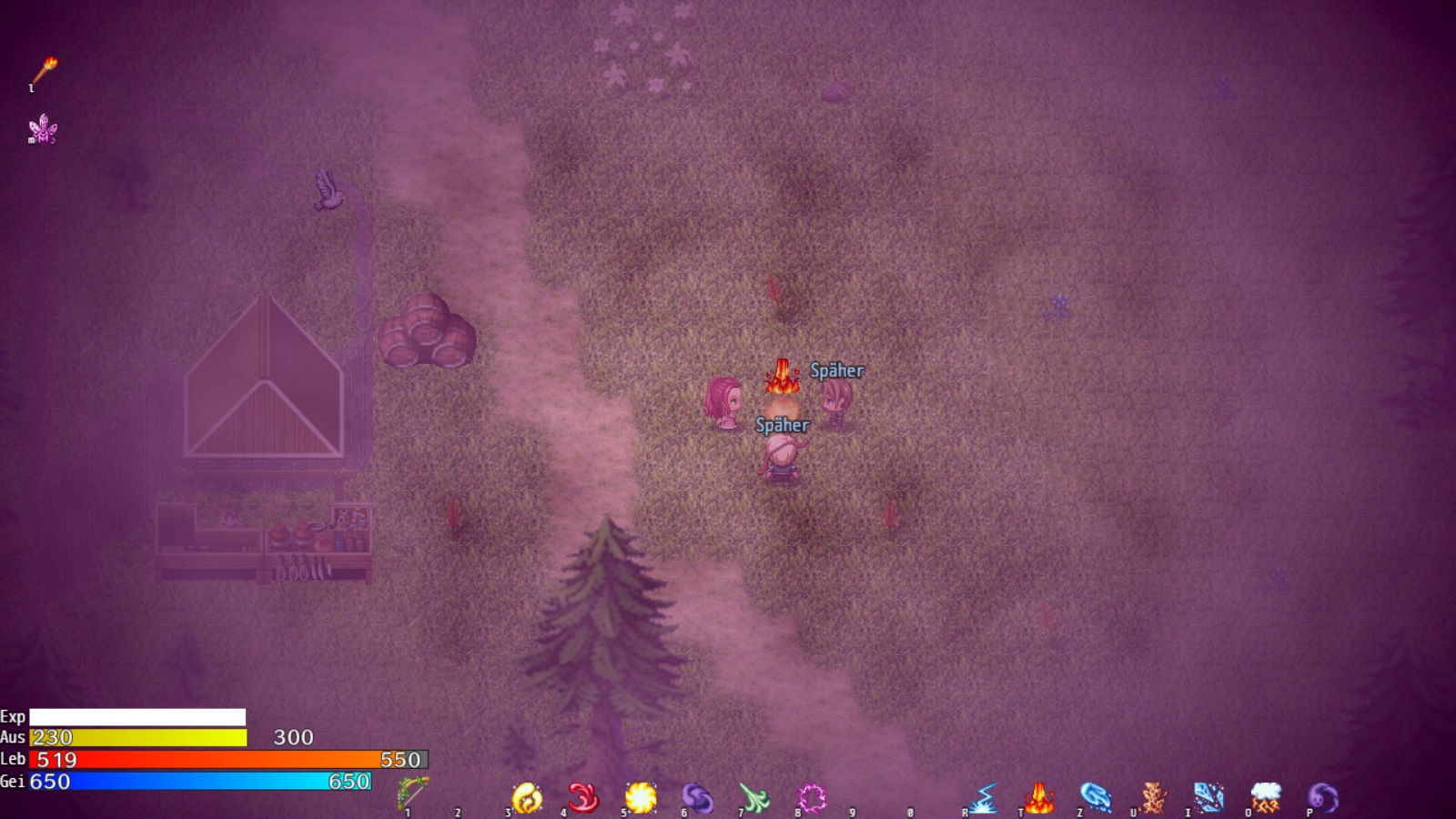Cast the yellow sunburst skill
Viewport: 1456px width, 819px height.
pyautogui.click(x=641, y=798)
